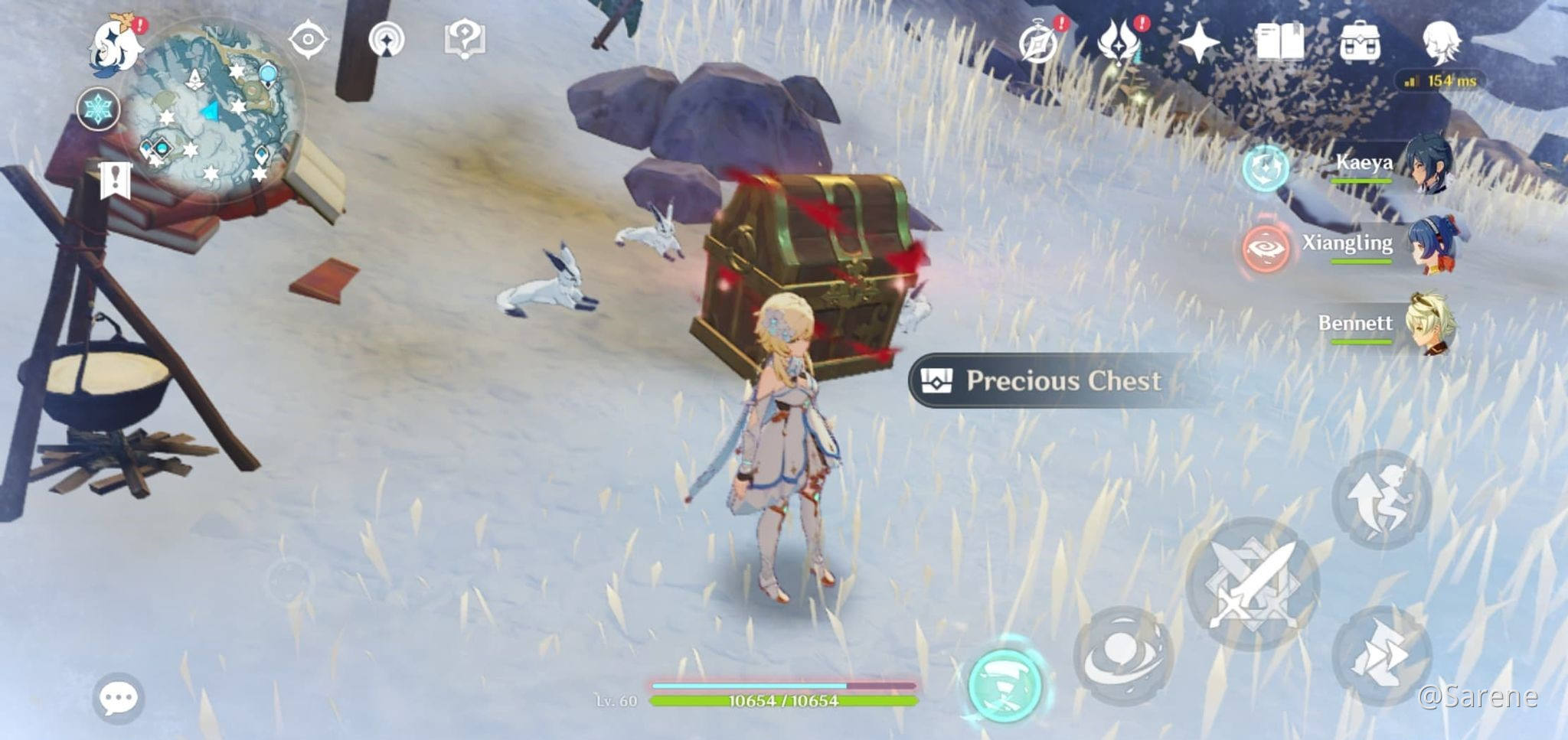
Task: Open the Adventurer book icon
Action: 1279,42
